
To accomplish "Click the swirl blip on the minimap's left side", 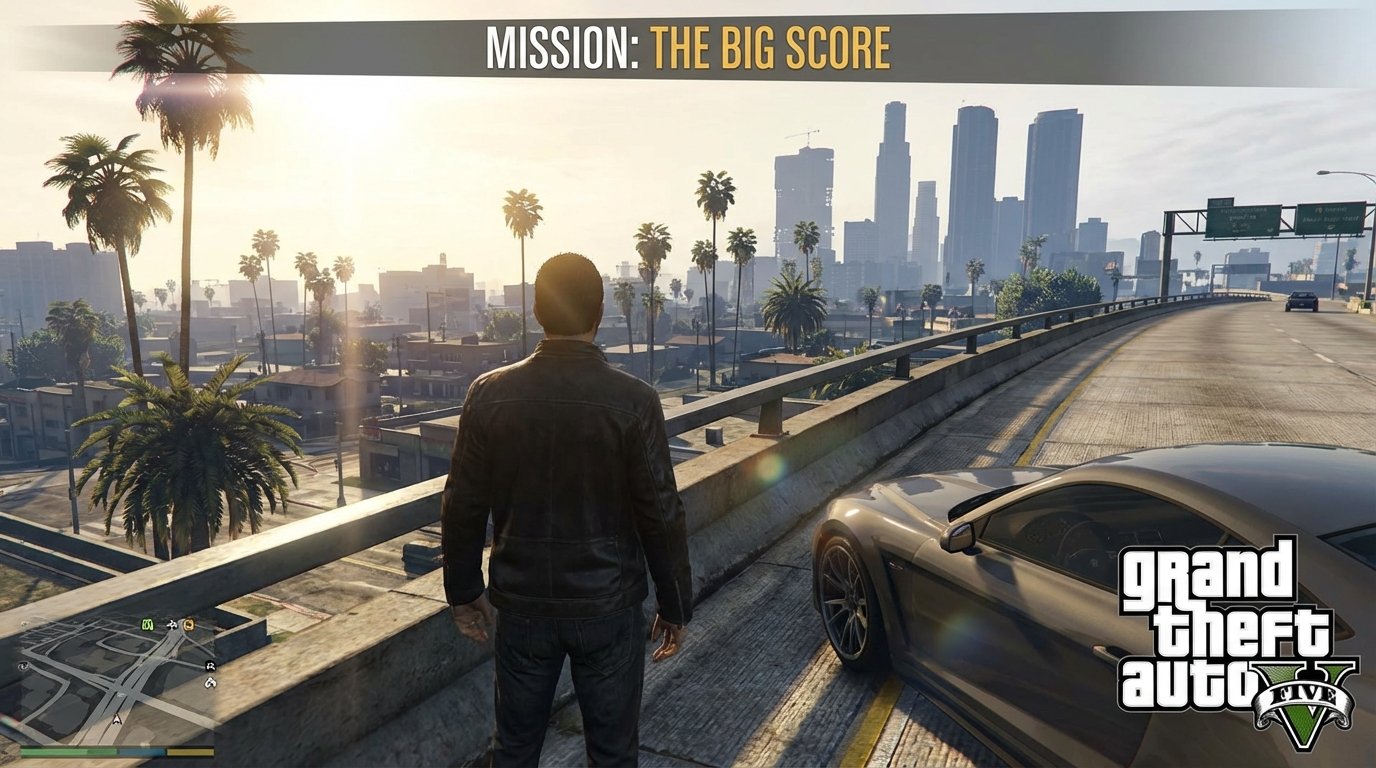I will 23,665.
